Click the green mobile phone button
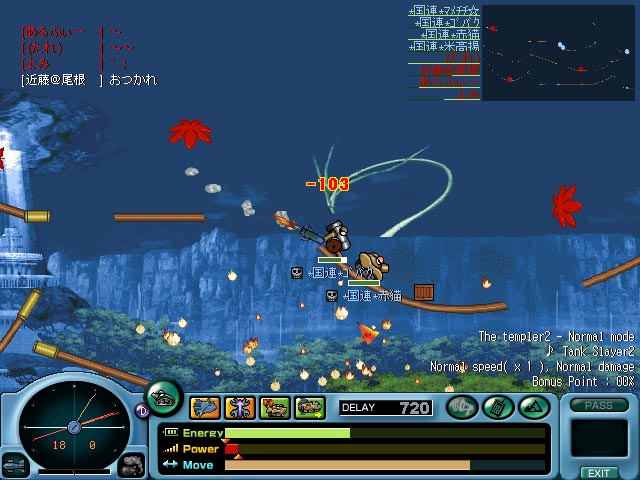This screenshot has height=480, width=640. click(x=497, y=407)
